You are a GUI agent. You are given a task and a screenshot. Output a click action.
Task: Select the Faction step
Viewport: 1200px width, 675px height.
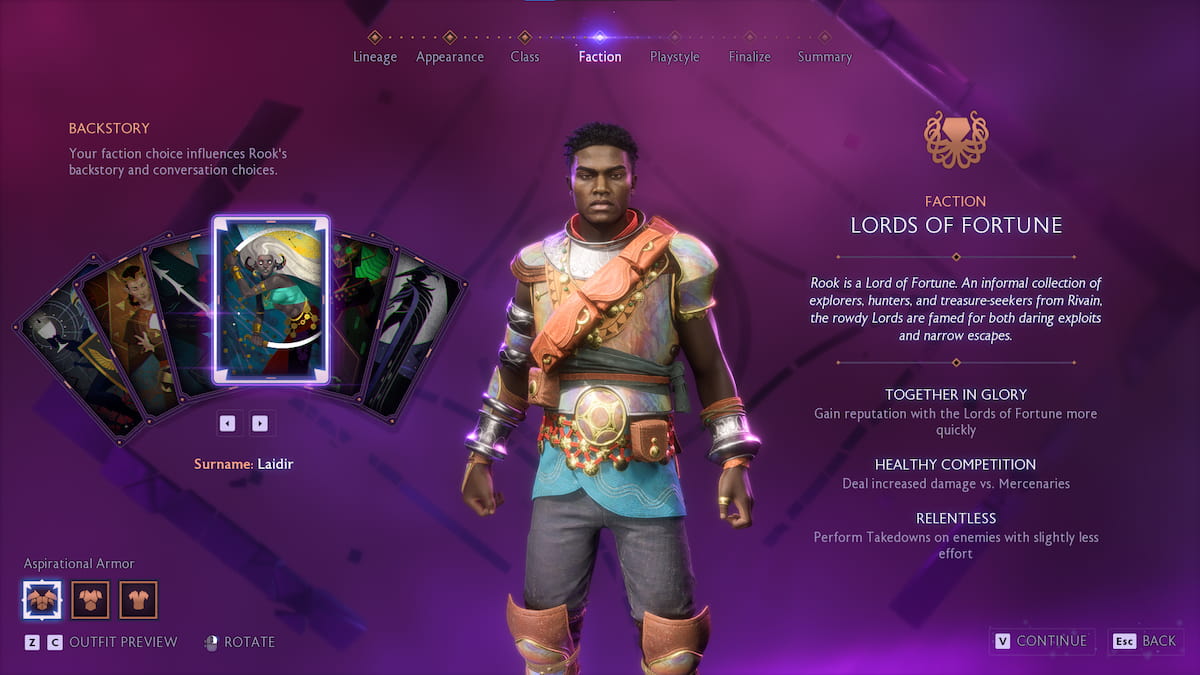(x=600, y=56)
